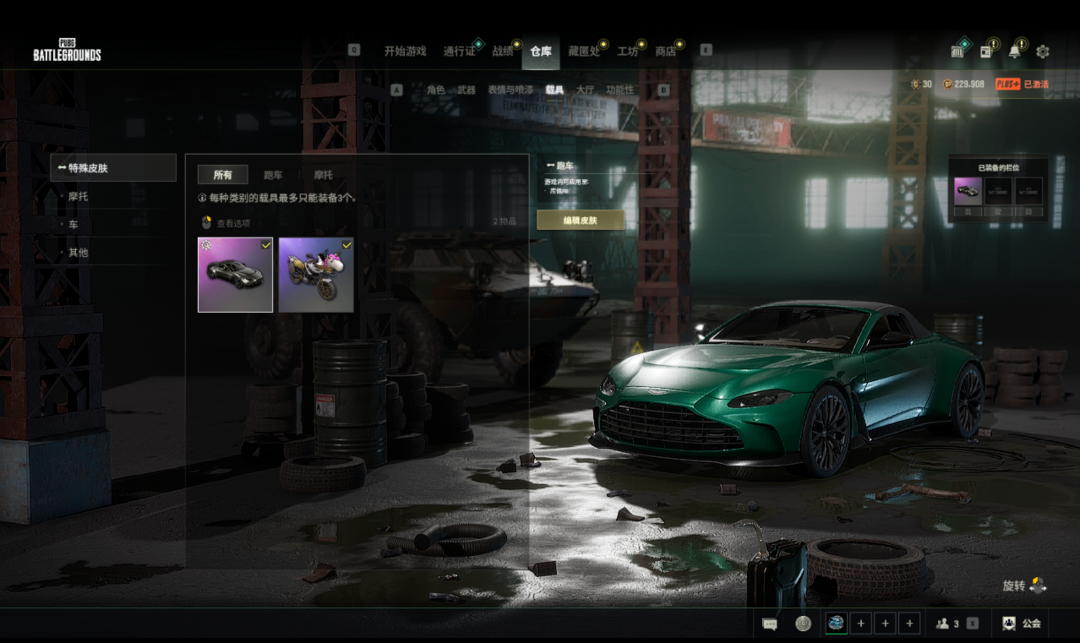
Task: Select the unicorn motorcycle skin thumbnail
Action: click(x=316, y=275)
